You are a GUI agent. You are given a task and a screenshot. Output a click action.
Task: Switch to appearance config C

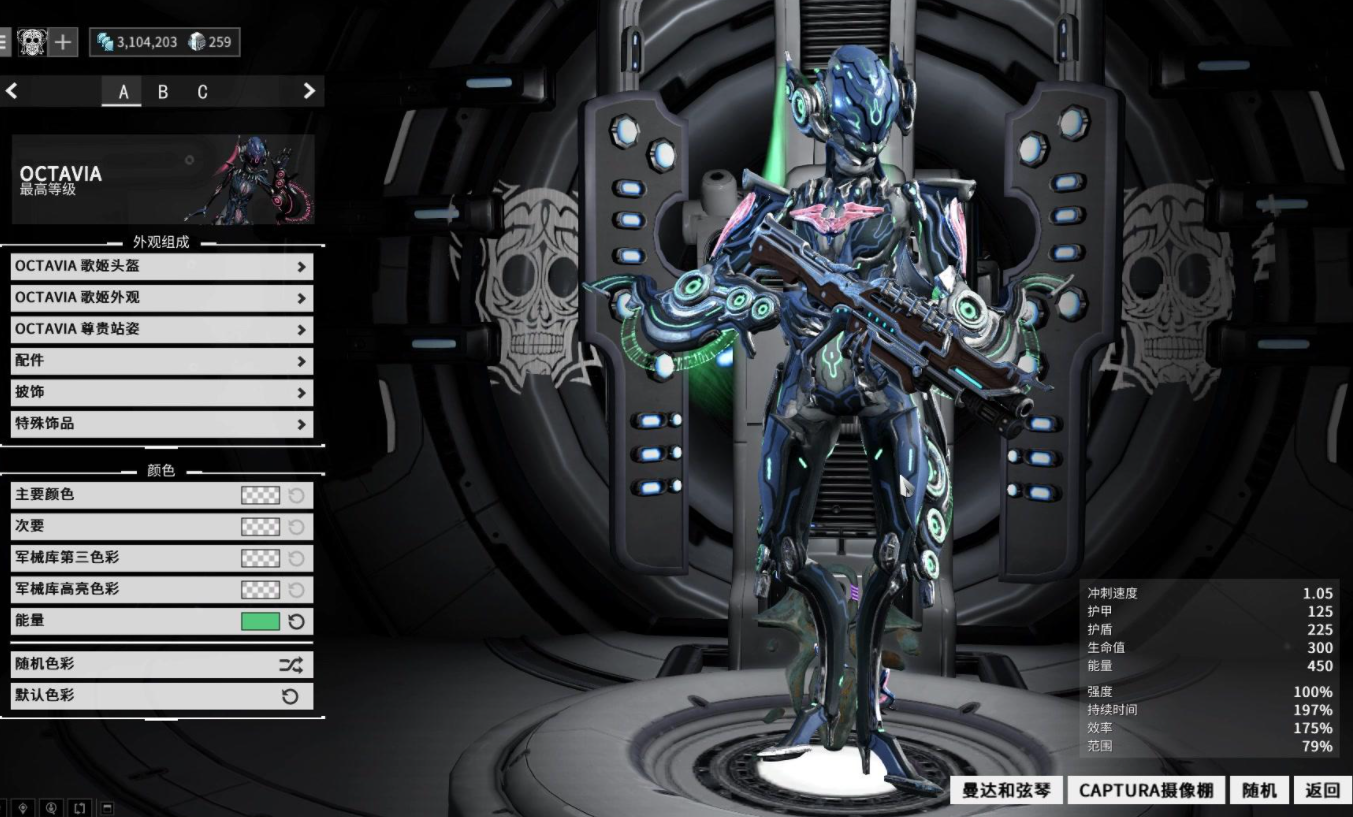pos(202,92)
